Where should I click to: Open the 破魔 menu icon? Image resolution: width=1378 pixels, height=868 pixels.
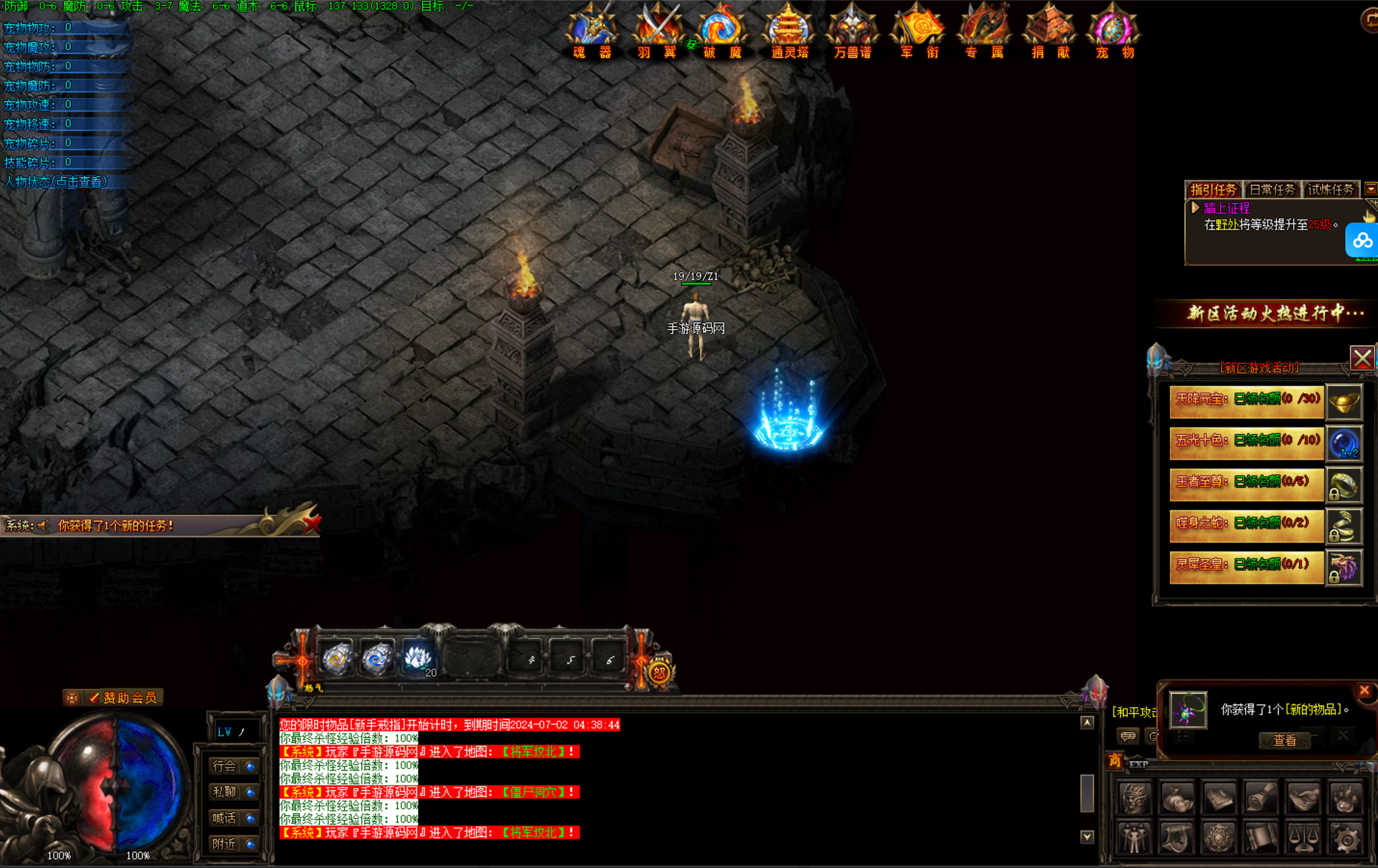[x=721, y=32]
